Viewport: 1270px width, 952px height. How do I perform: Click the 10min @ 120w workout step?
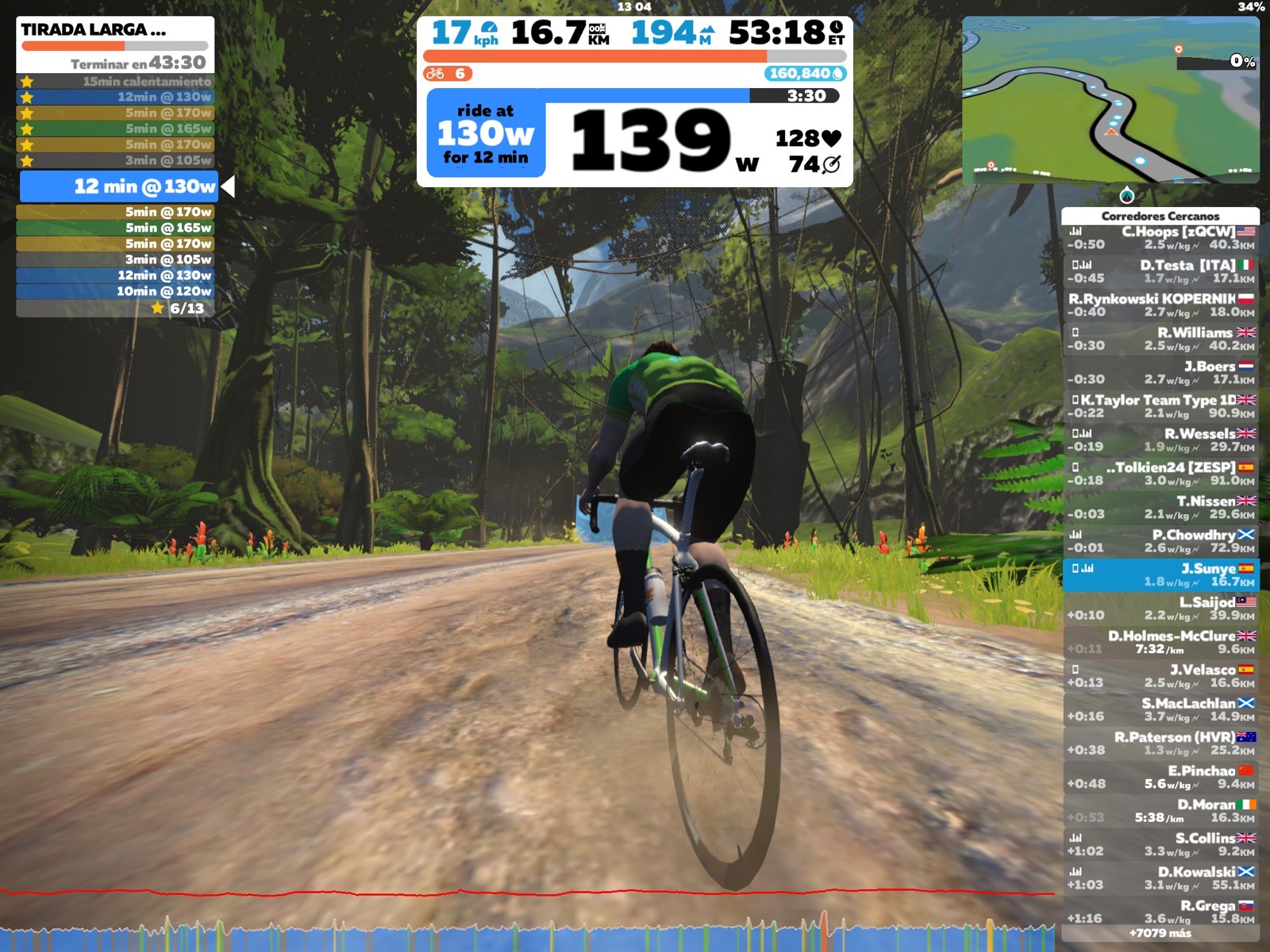[x=115, y=291]
